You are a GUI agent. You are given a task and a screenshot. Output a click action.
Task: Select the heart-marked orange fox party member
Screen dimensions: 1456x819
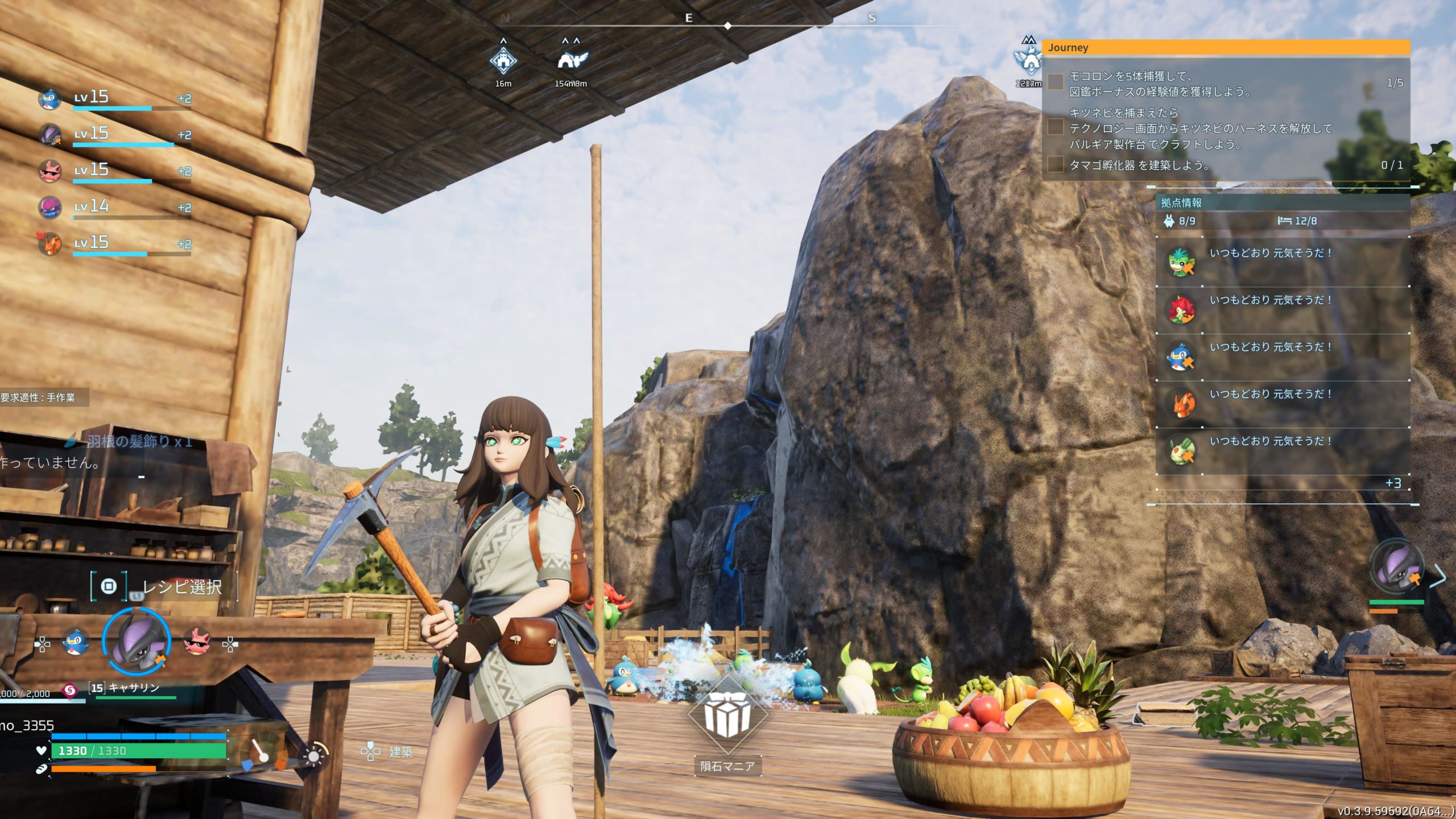pos(50,243)
